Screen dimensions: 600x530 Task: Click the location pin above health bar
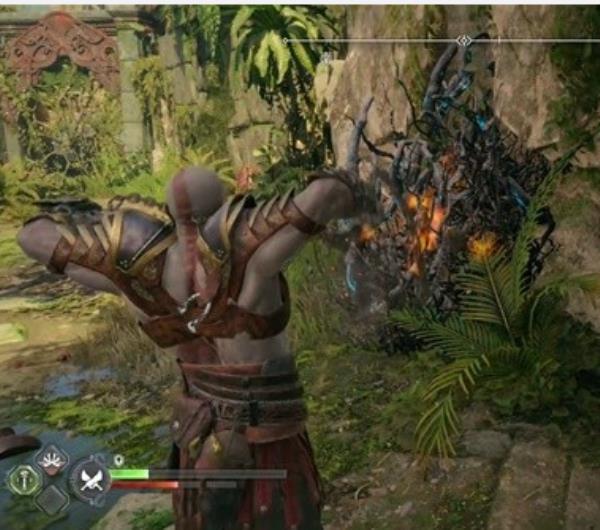pos(119,461)
